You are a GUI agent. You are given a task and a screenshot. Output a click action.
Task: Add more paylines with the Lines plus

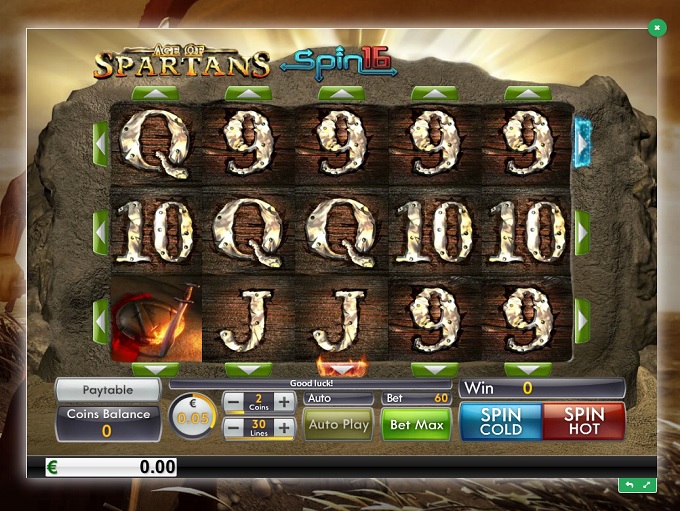tap(285, 428)
